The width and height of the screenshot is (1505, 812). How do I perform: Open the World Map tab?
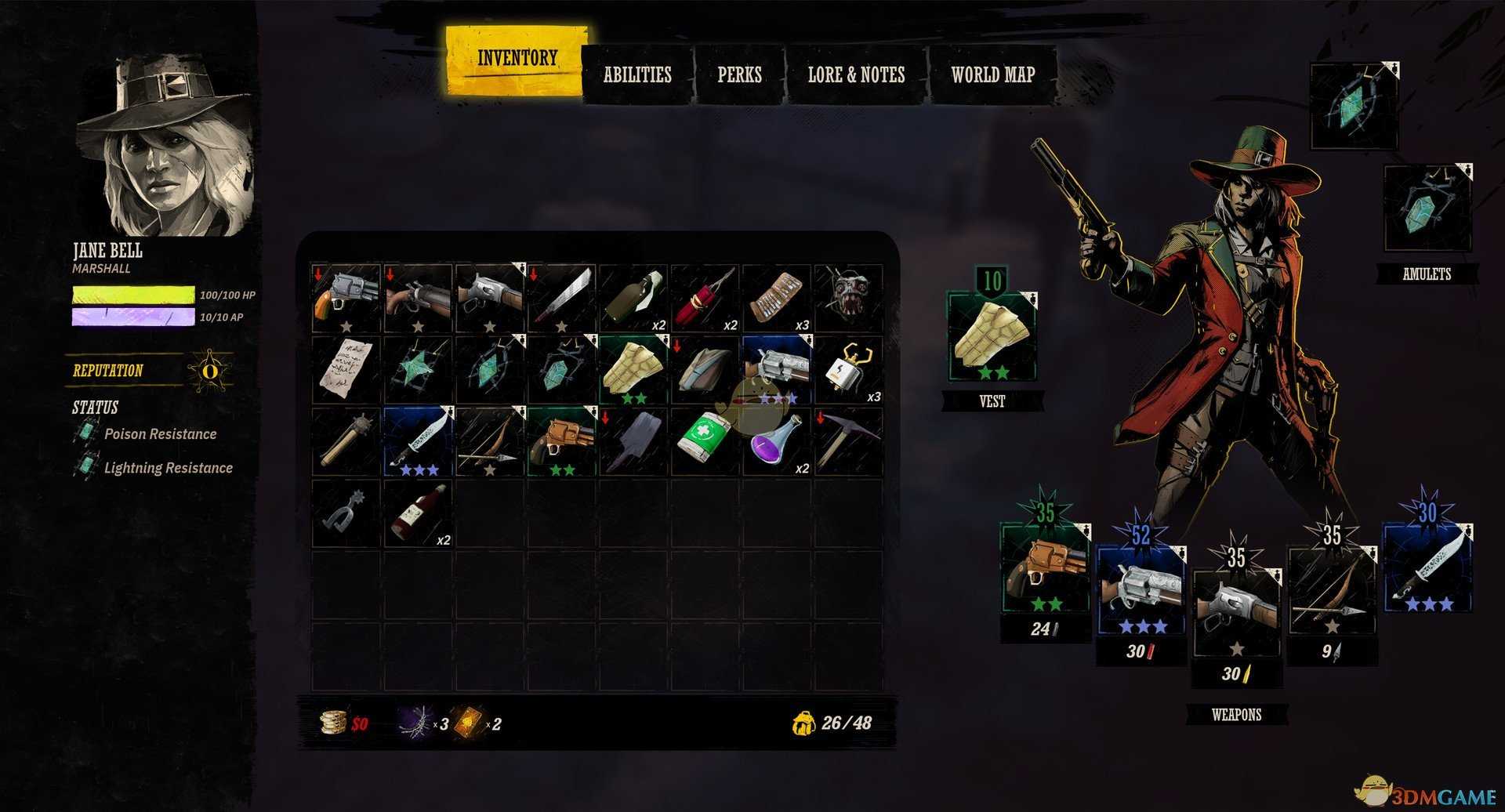pyautogui.click(x=992, y=75)
